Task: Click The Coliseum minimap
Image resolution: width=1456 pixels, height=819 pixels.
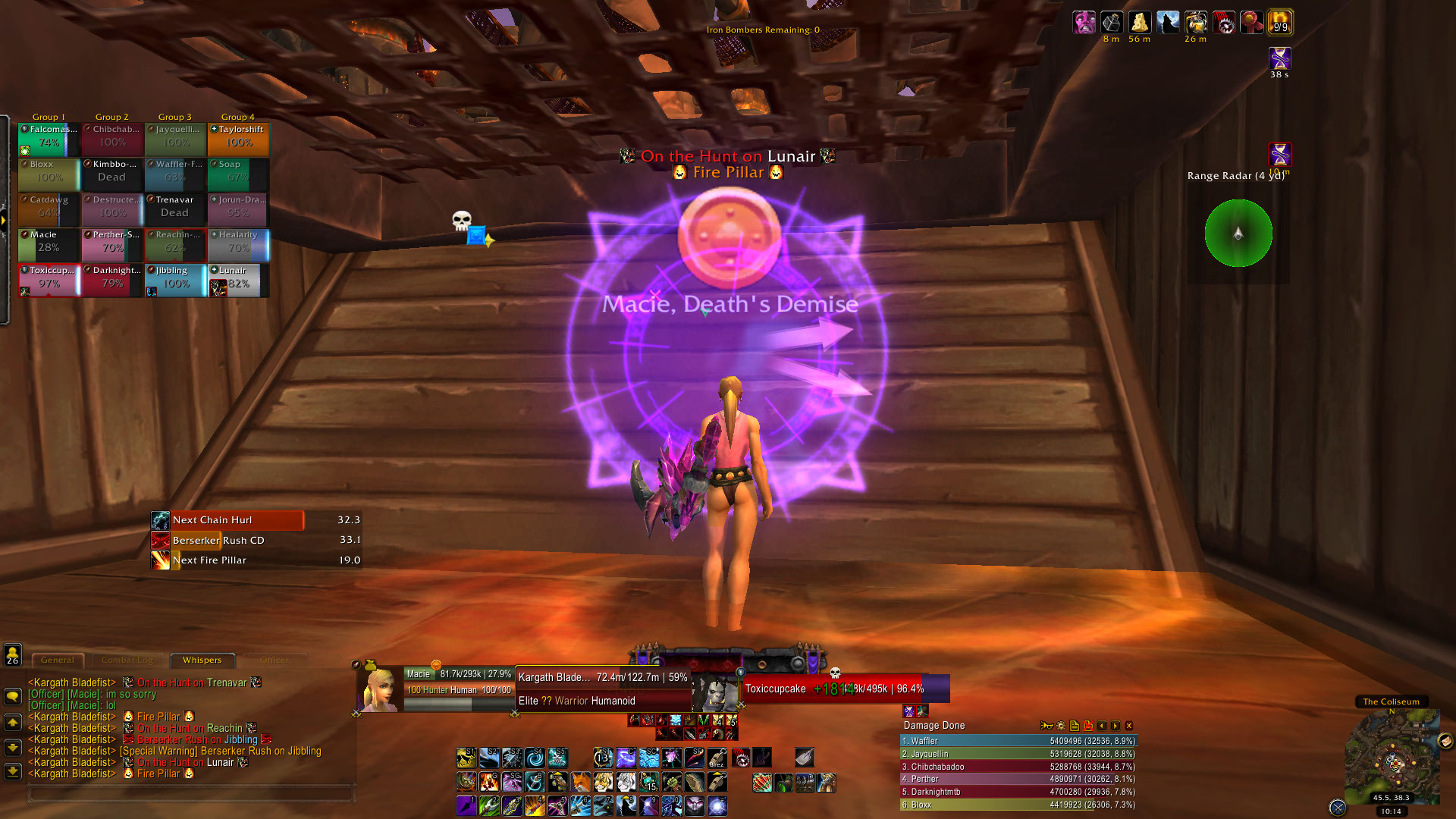Action: (1392, 758)
